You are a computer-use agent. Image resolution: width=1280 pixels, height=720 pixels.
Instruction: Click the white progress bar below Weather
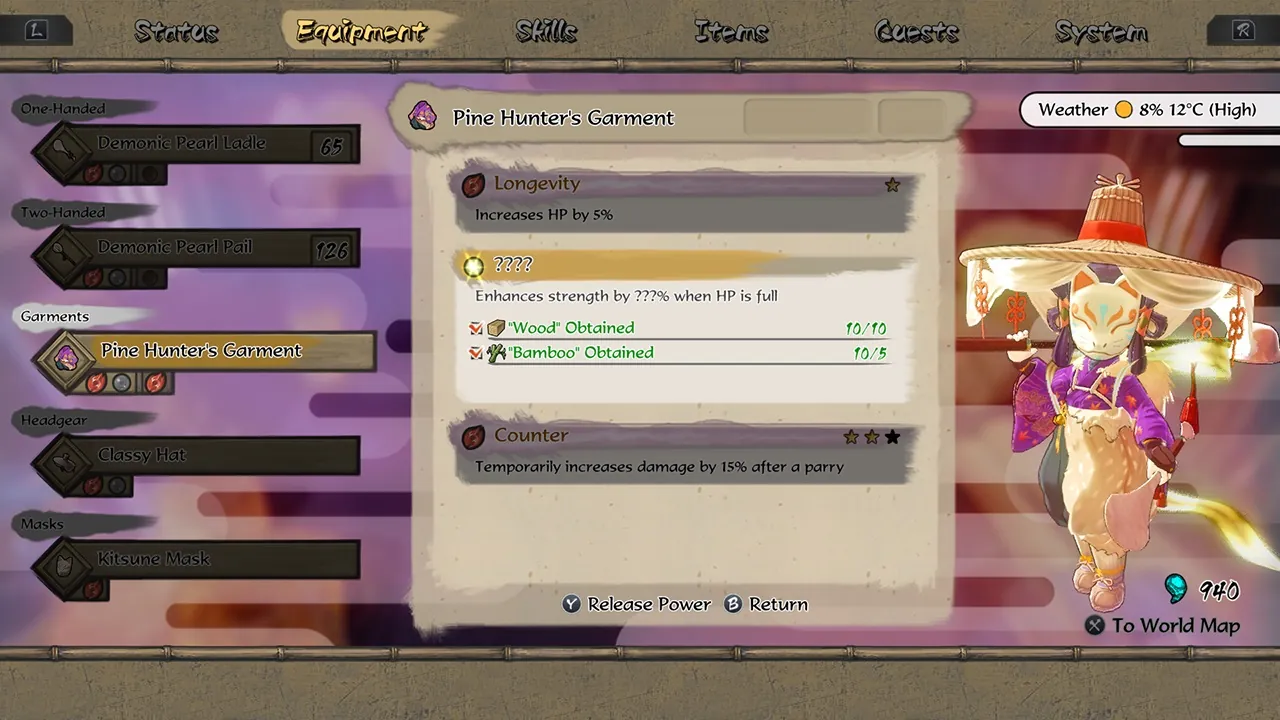click(x=1225, y=142)
